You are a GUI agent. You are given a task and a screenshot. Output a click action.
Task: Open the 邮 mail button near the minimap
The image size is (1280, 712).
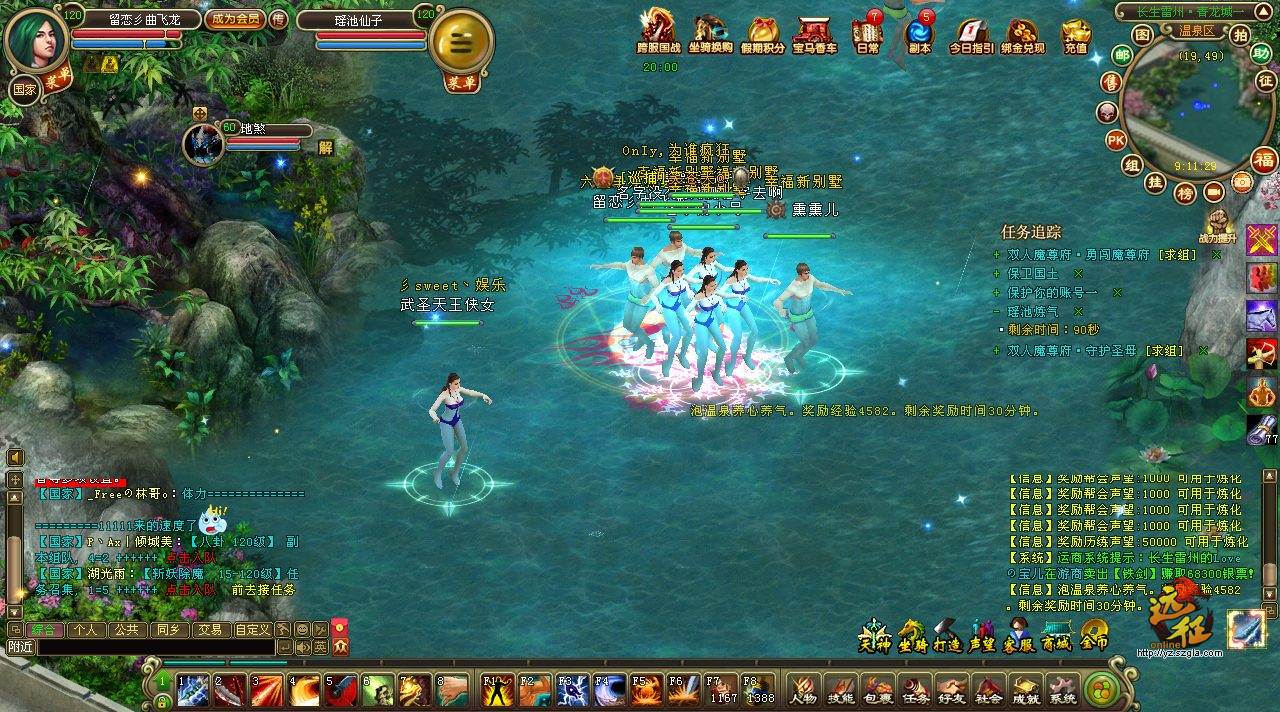(x=1122, y=55)
